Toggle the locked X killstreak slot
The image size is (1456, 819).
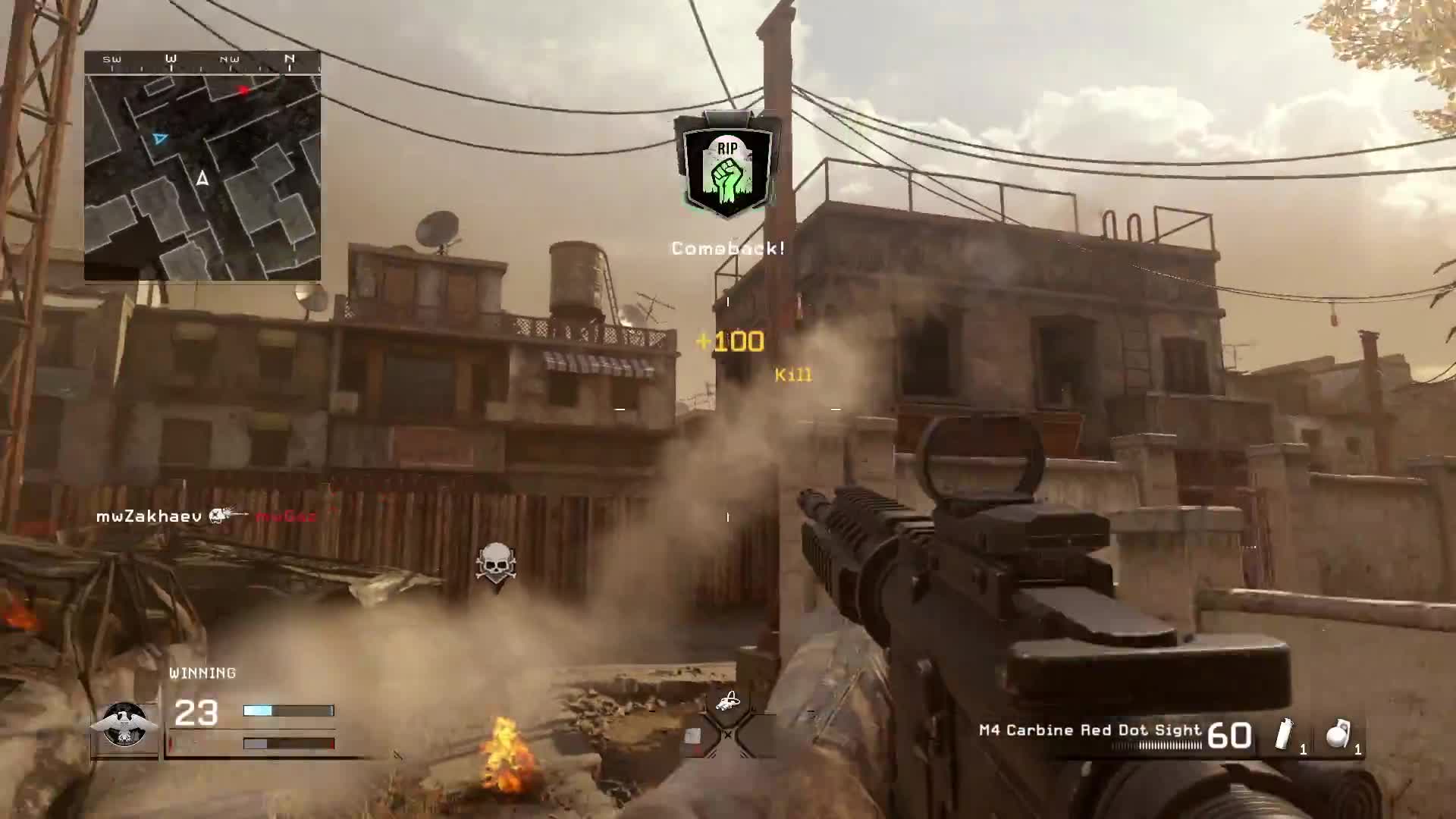(728, 734)
